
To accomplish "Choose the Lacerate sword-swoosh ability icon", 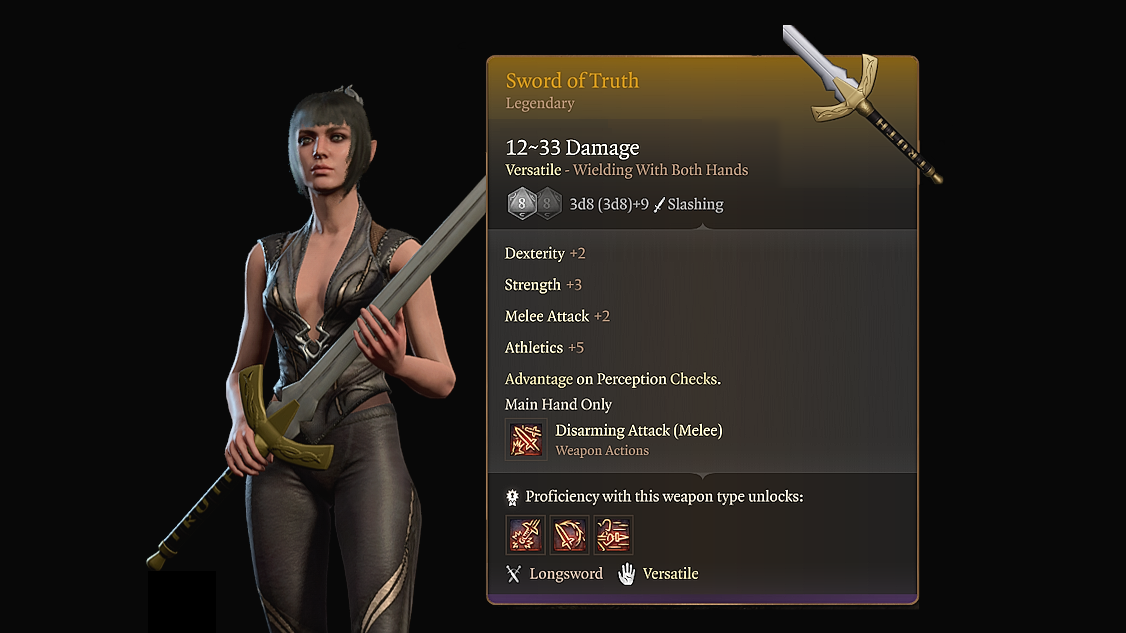I will 570,535.
